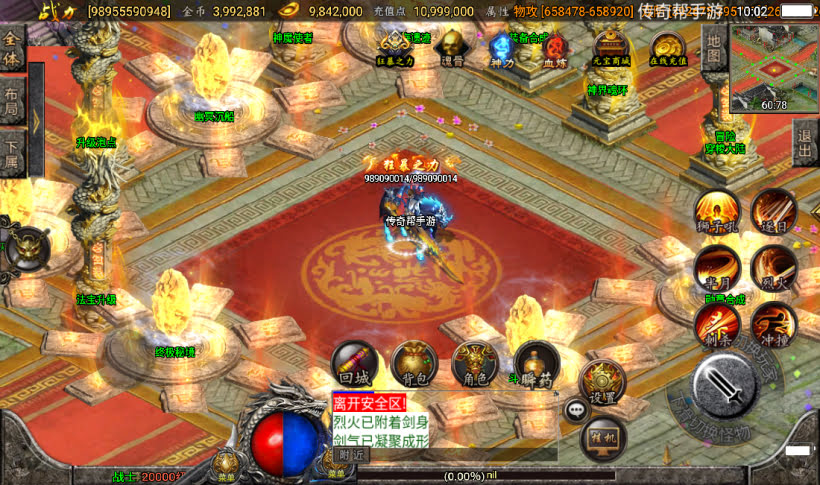This screenshot has height=485, width=820.
Task: Use the 冲撞 charge skill
Action: 774,324
